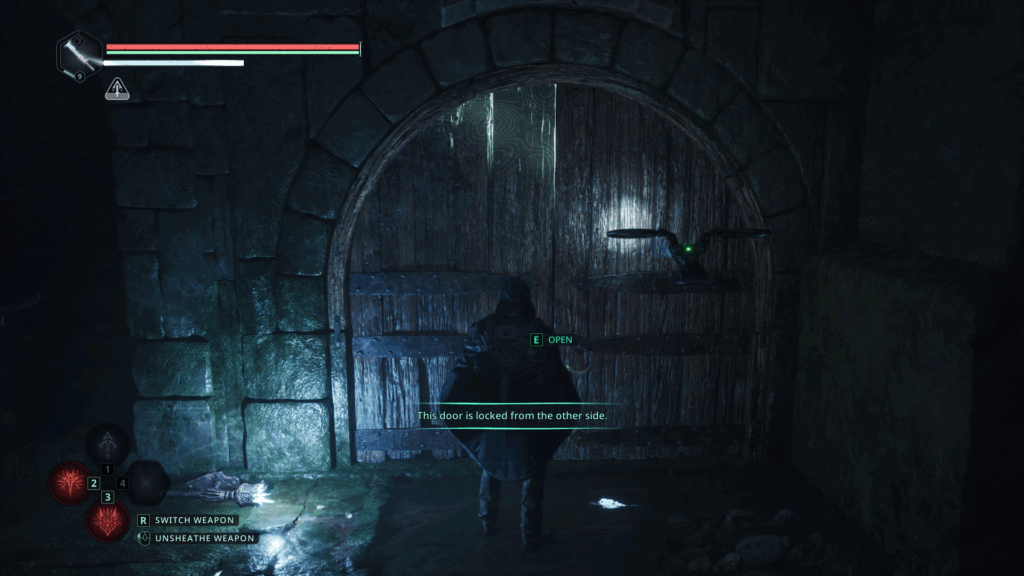This screenshot has height=576, width=1024.
Task: Select the empty hexagon slot marked X
Action: 147,484
